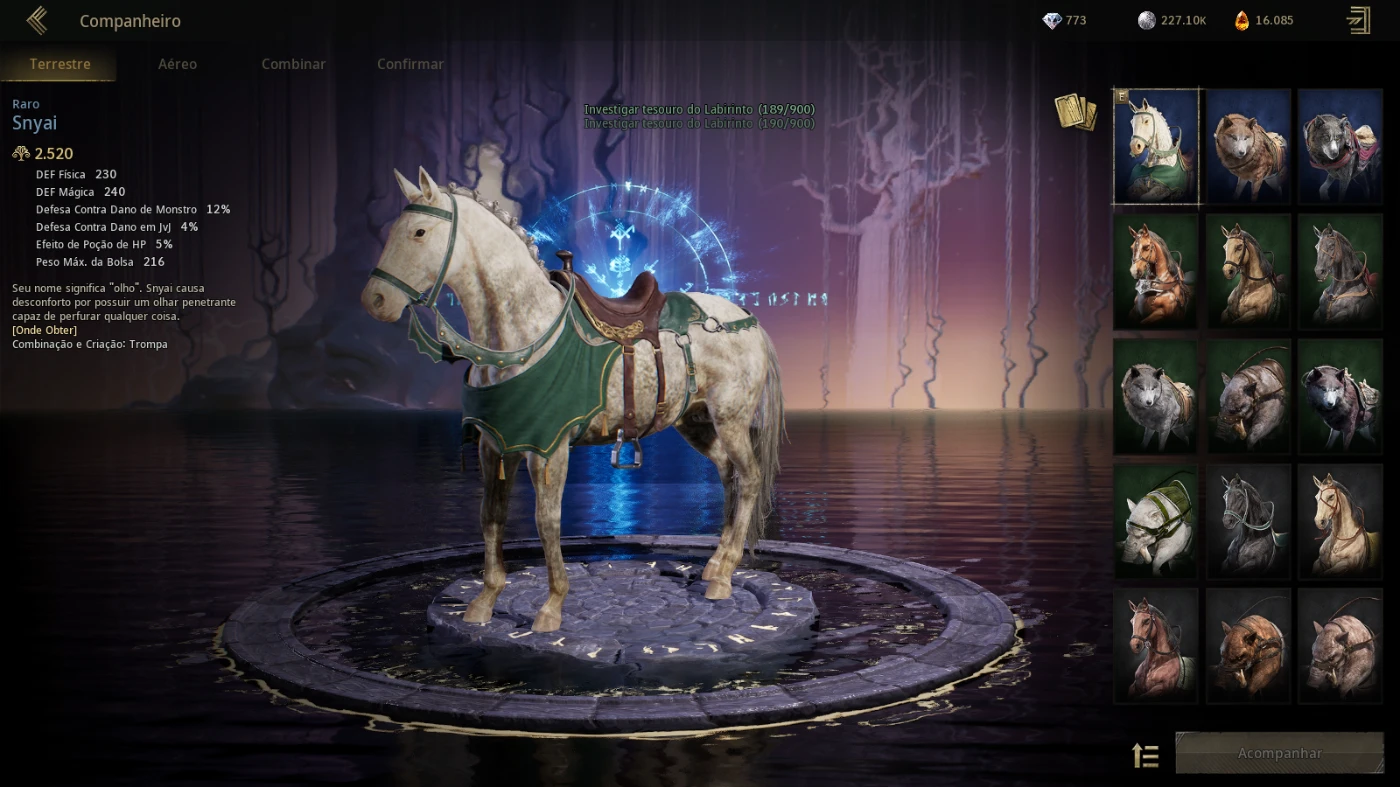
Task: Select the Terrestre tab
Action: point(59,63)
